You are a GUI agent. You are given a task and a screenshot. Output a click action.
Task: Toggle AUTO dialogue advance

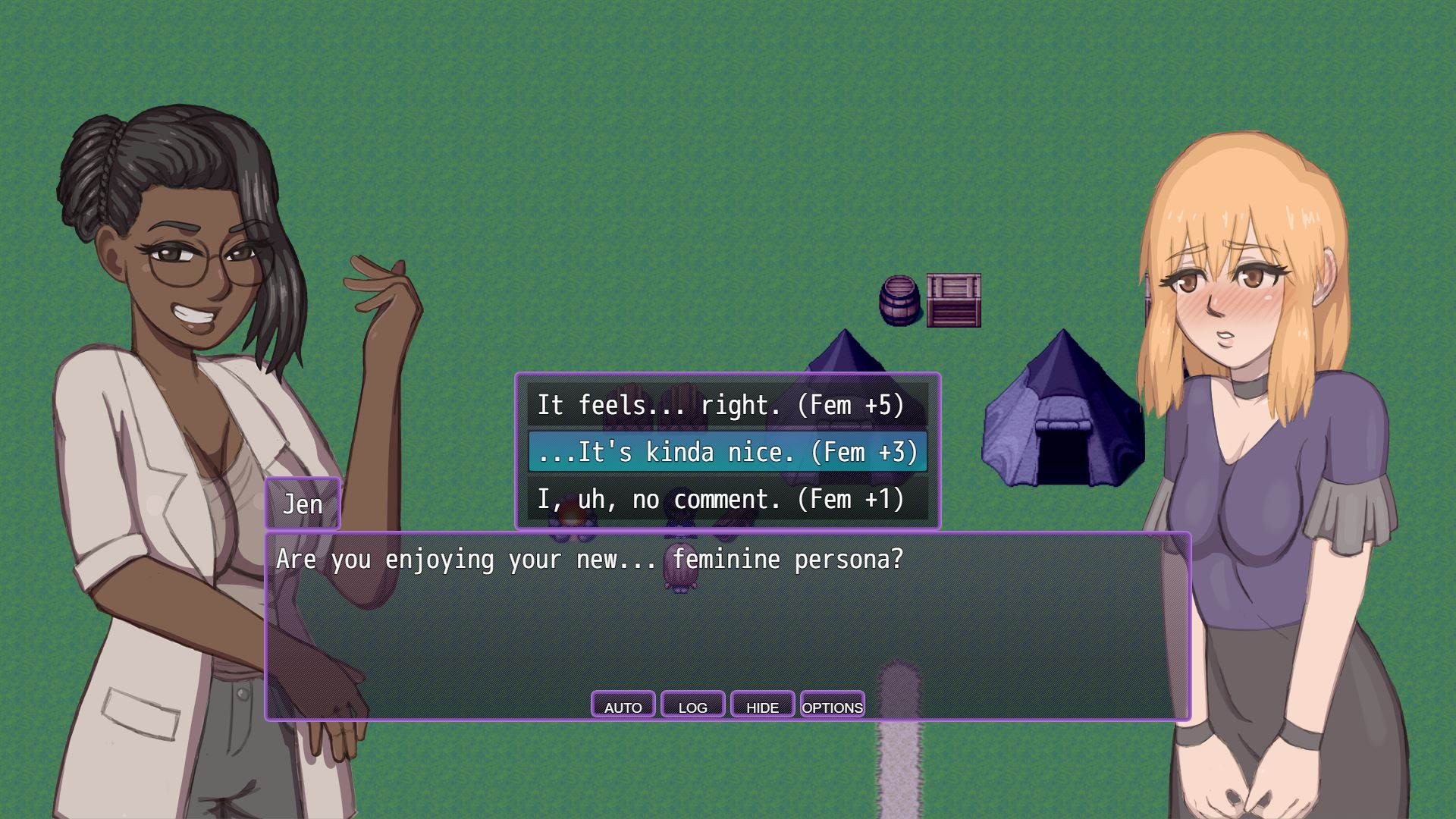coord(623,705)
